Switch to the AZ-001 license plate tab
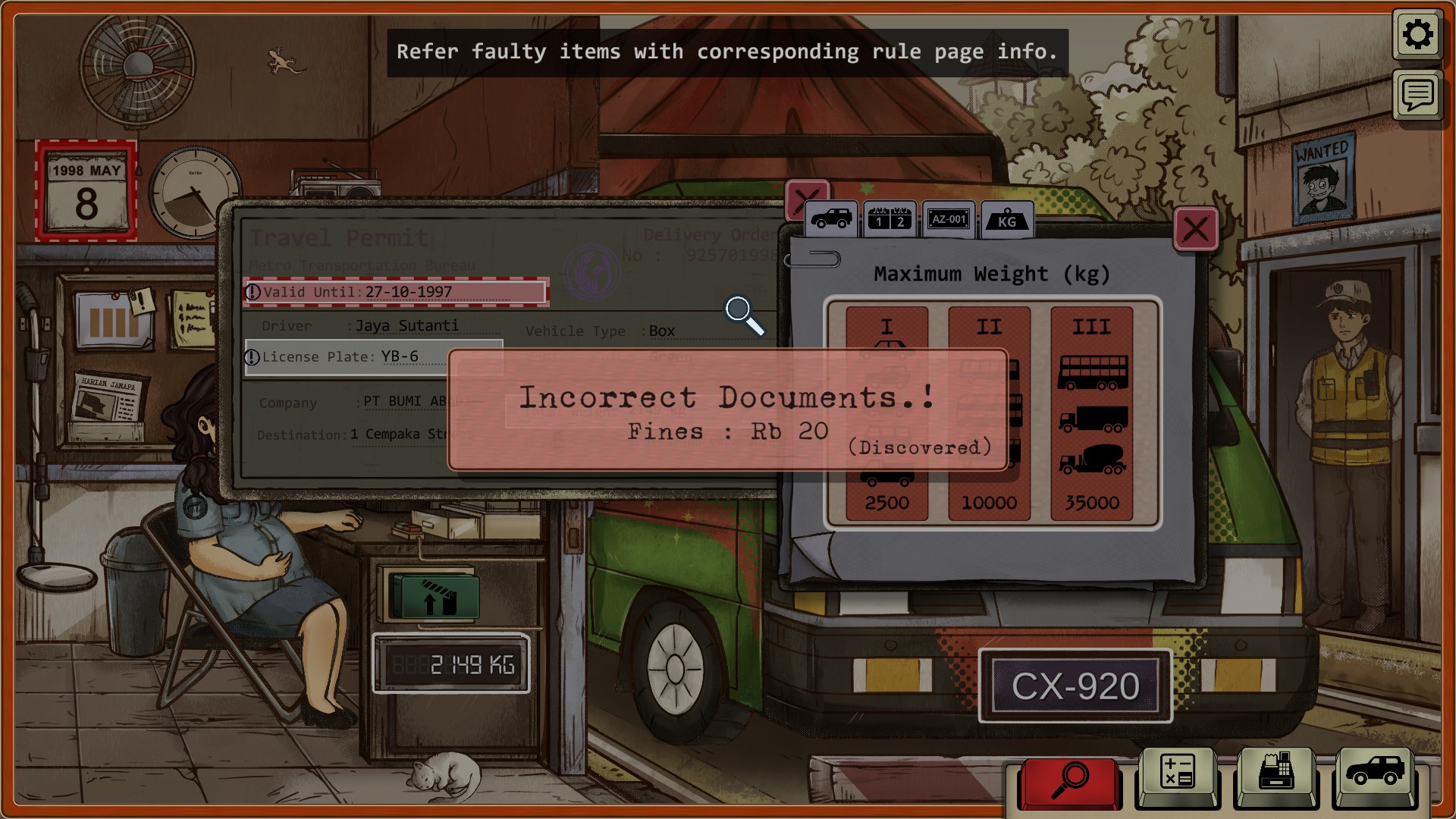1456x819 pixels. click(x=949, y=220)
